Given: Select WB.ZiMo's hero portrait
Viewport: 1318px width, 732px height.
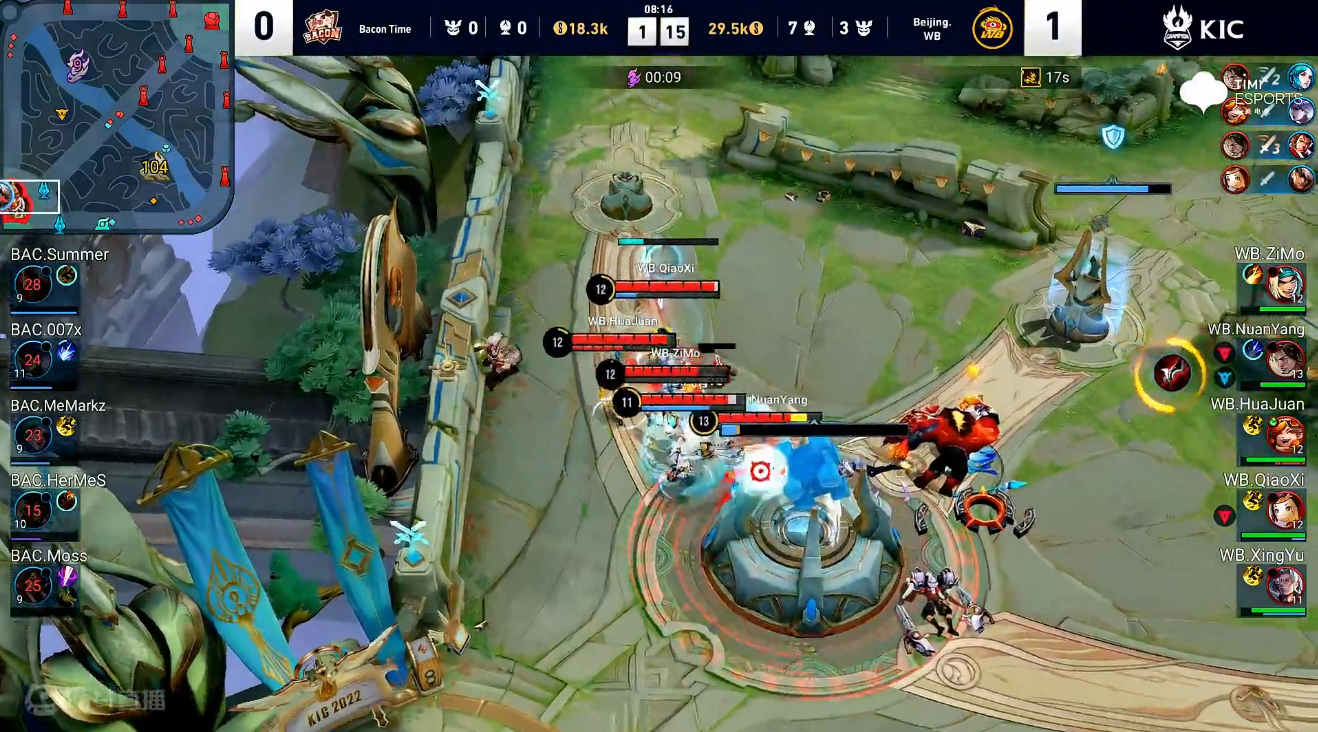Looking at the screenshot, I should pos(1285,285).
